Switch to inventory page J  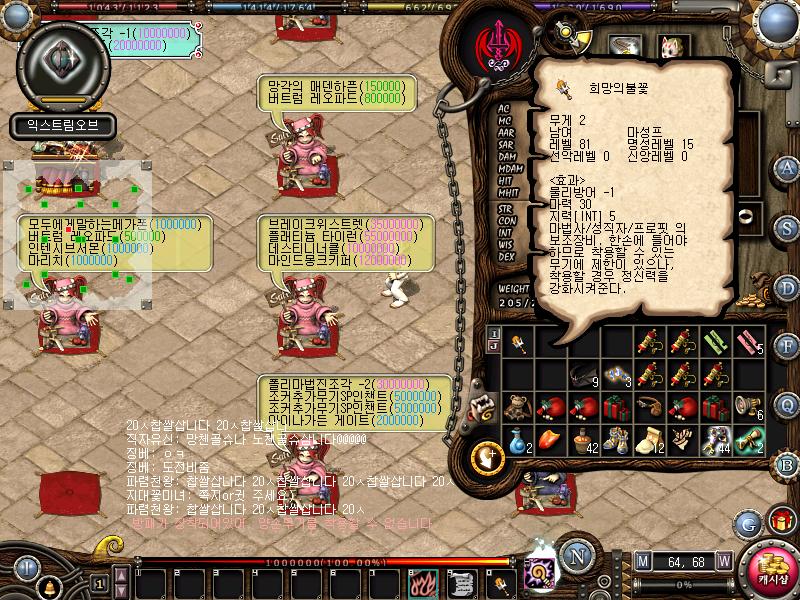pos(492,346)
